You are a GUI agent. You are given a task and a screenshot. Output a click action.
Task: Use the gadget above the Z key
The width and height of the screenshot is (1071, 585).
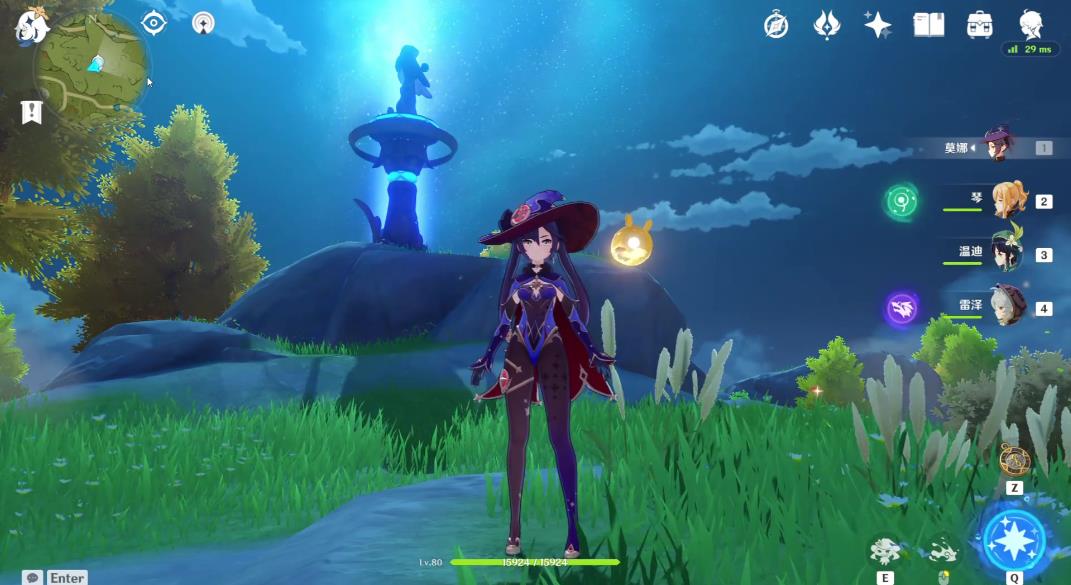pyautogui.click(x=1014, y=461)
